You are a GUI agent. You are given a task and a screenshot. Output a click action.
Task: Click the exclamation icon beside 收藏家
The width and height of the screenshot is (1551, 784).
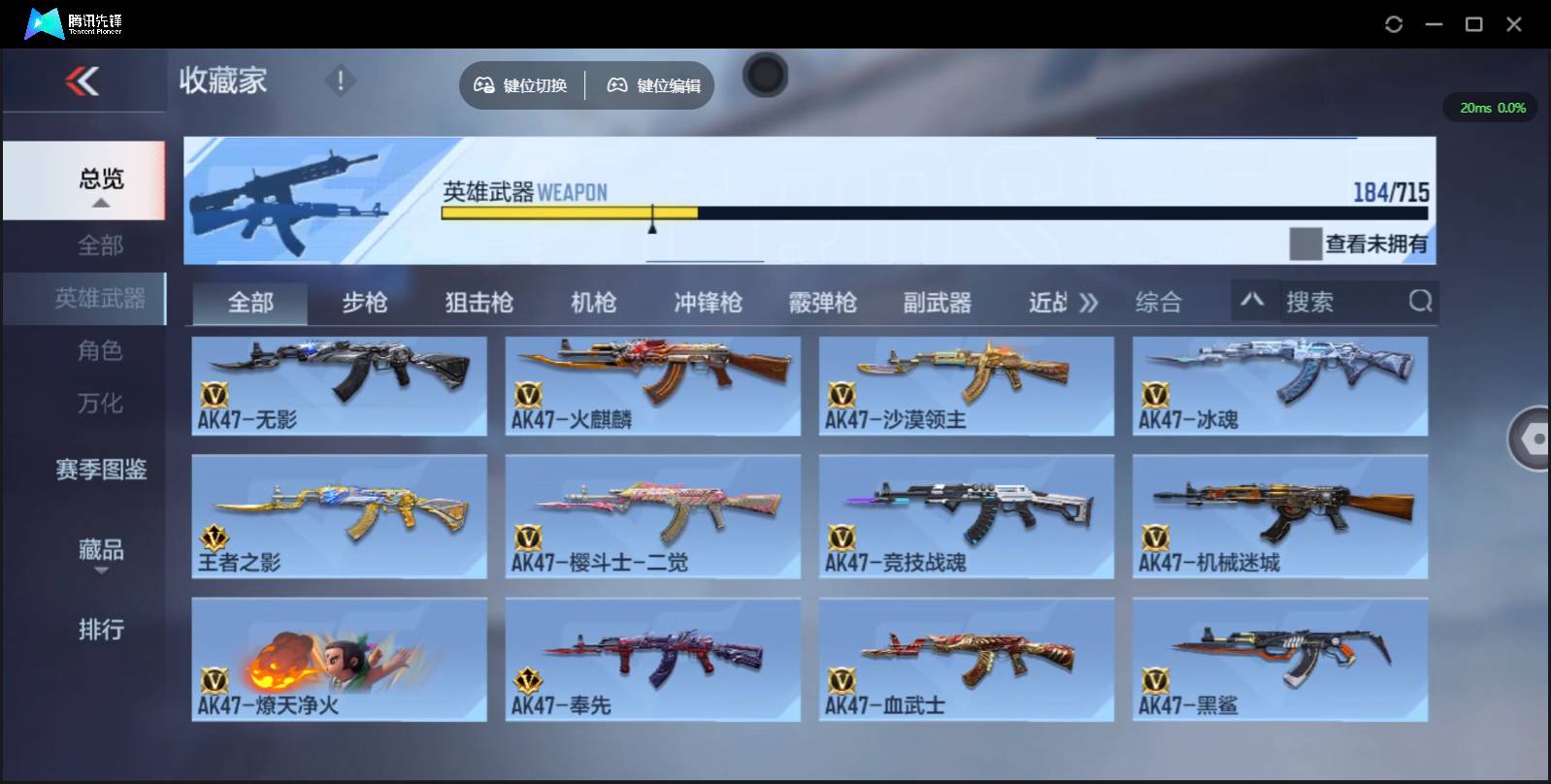tap(340, 82)
